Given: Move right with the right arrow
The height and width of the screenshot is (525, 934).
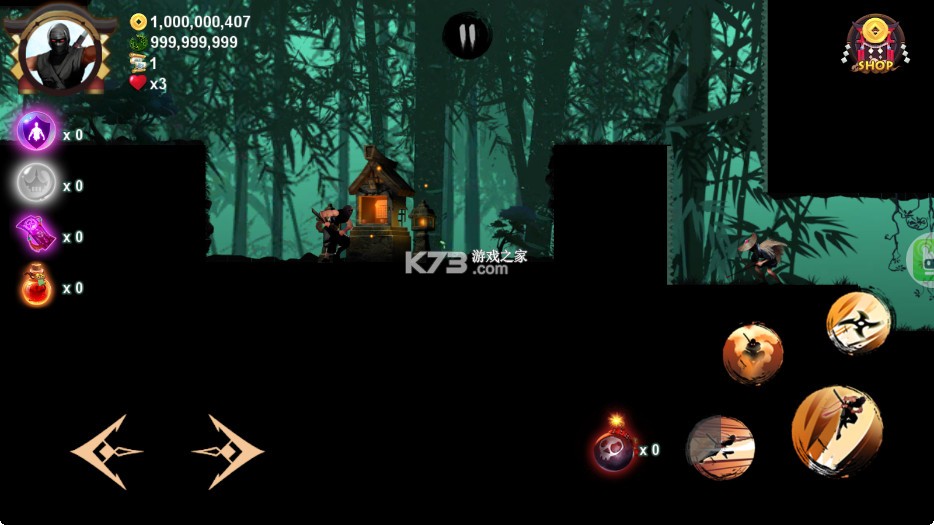Looking at the screenshot, I should tap(228, 452).
